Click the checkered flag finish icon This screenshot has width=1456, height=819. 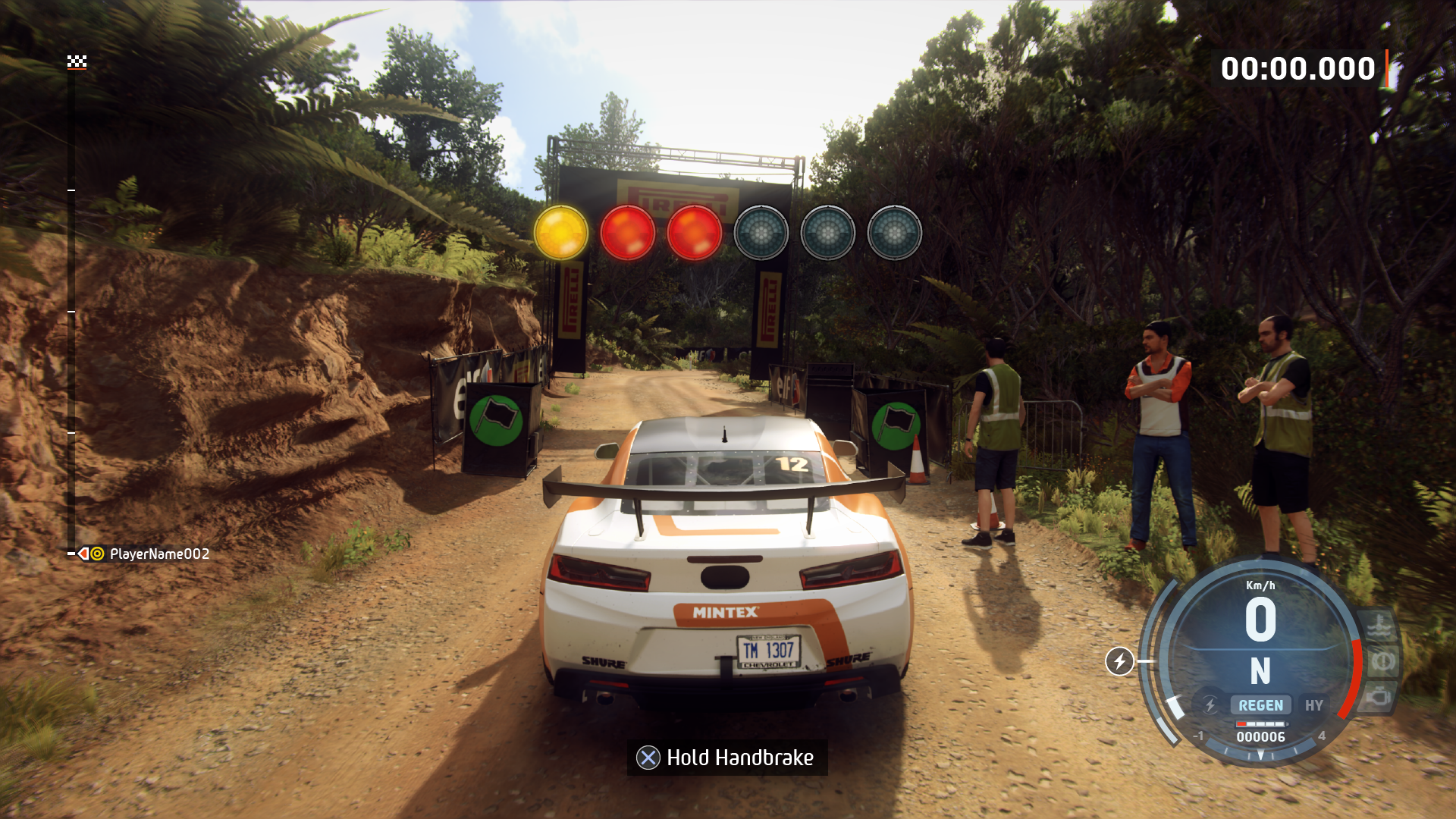pyautogui.click(x=77, y=61)
